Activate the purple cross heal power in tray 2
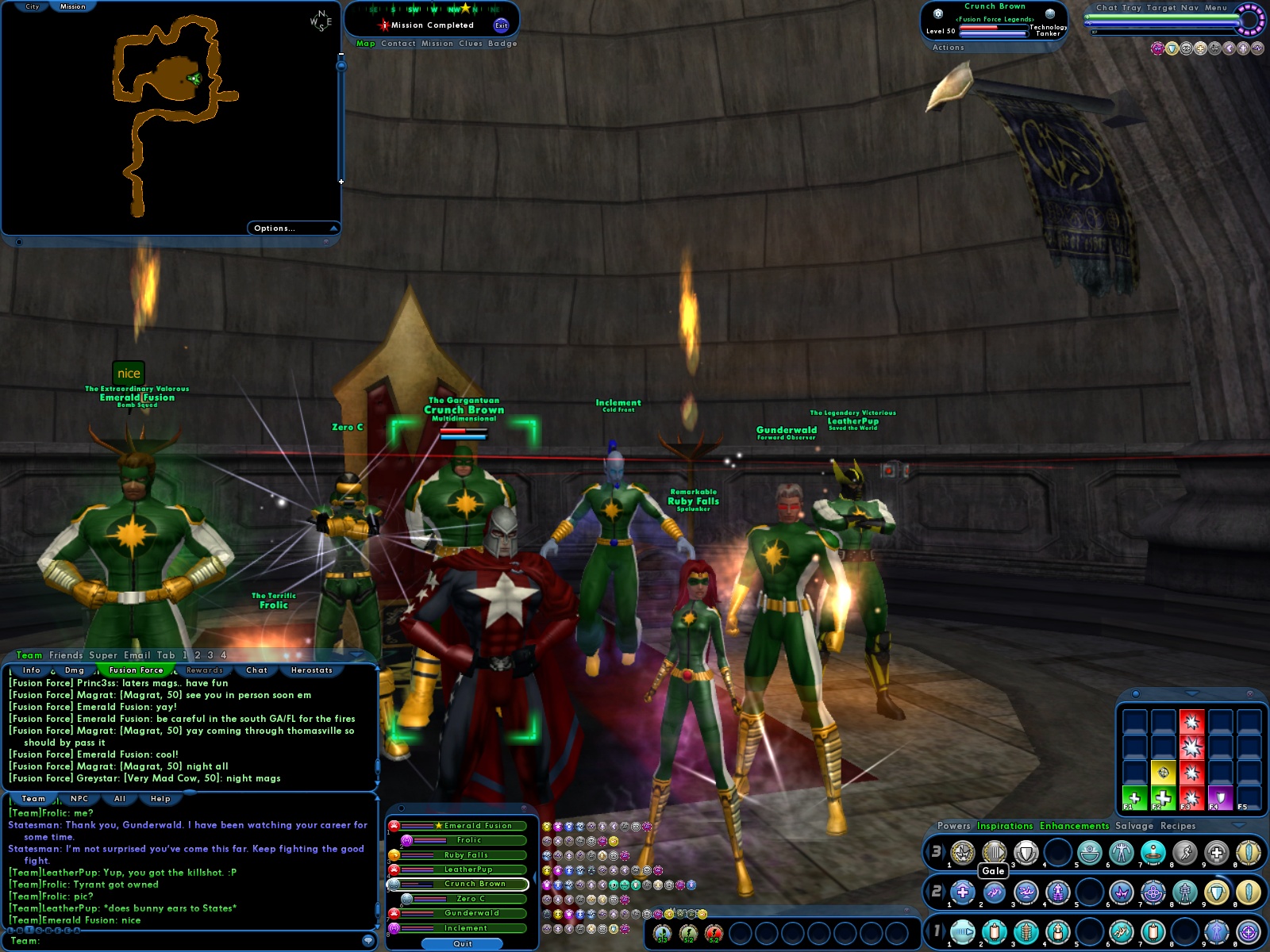The image size is (1270, 952). click(x=963, y=892)
